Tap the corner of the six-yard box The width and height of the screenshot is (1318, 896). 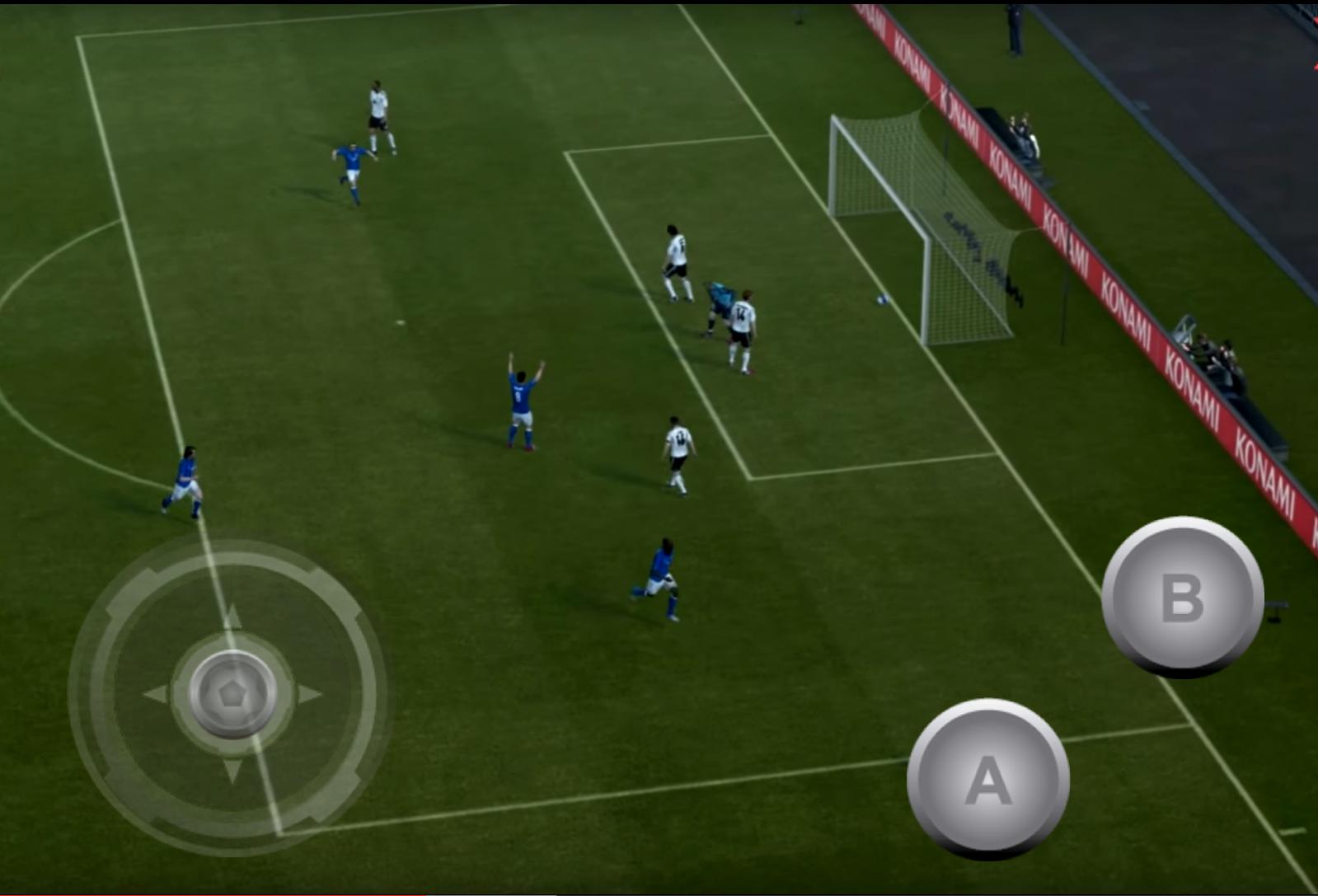point(752,478)
